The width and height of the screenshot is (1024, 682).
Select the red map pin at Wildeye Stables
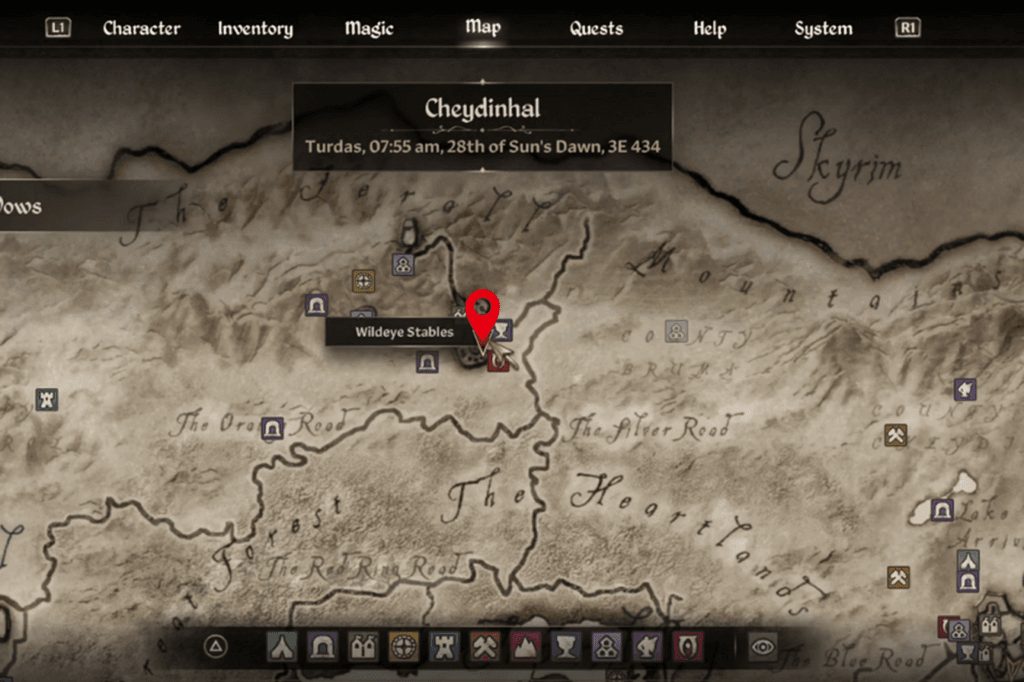click(x=483, y=307)
